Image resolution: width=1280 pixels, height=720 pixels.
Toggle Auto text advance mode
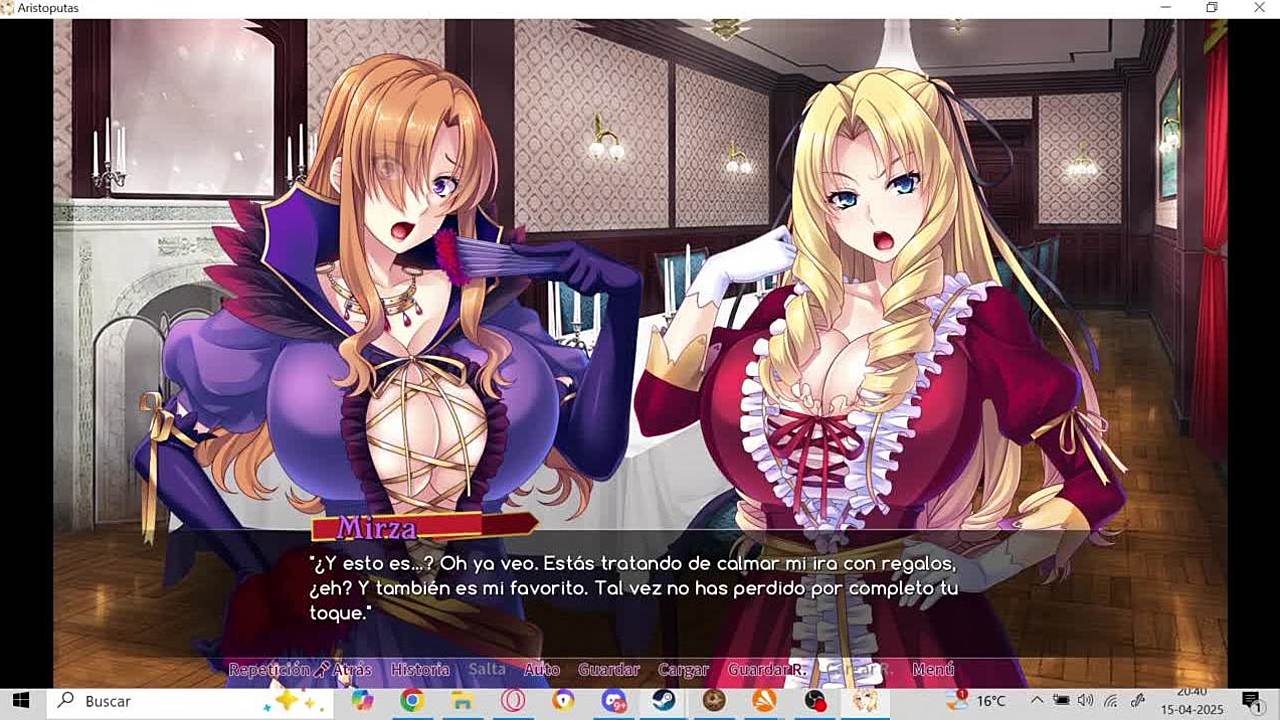point(541,669)
